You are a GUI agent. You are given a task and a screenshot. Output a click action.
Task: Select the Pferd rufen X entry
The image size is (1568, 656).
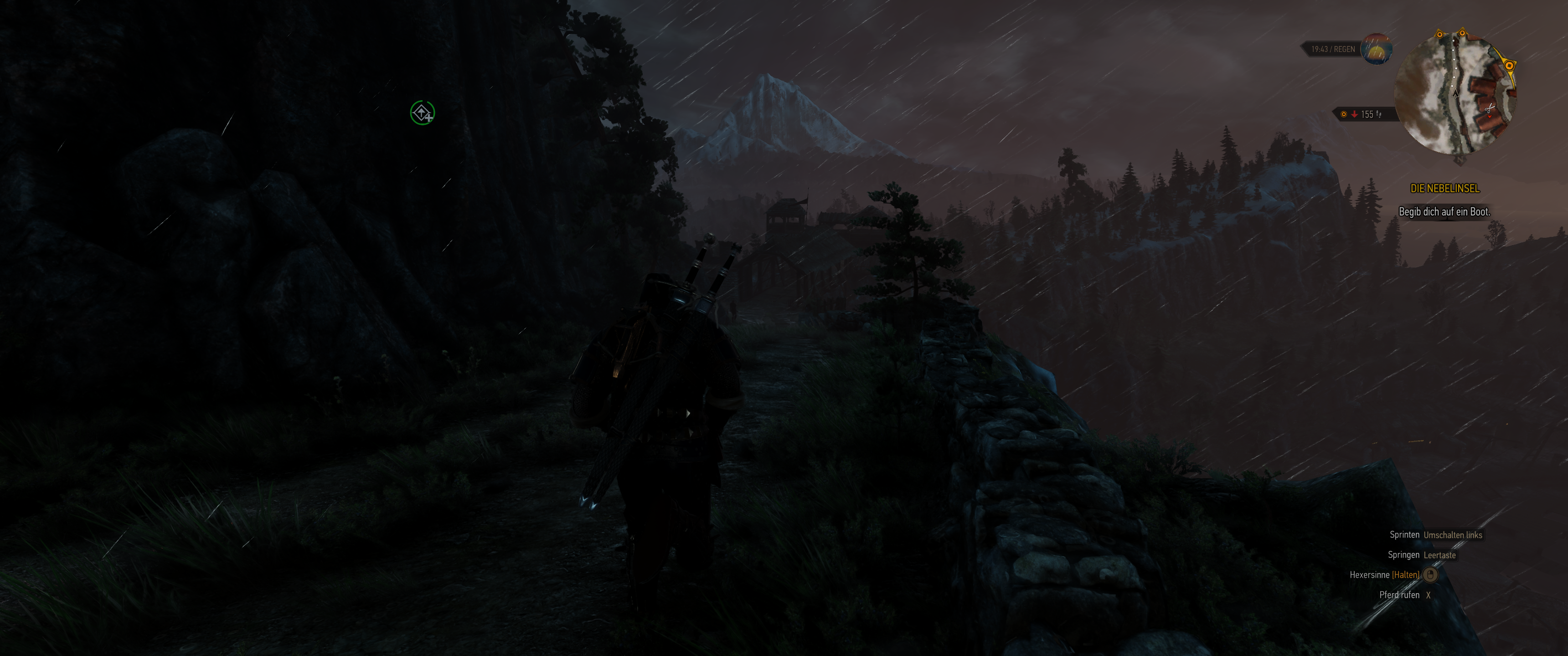coord(1406,594)
